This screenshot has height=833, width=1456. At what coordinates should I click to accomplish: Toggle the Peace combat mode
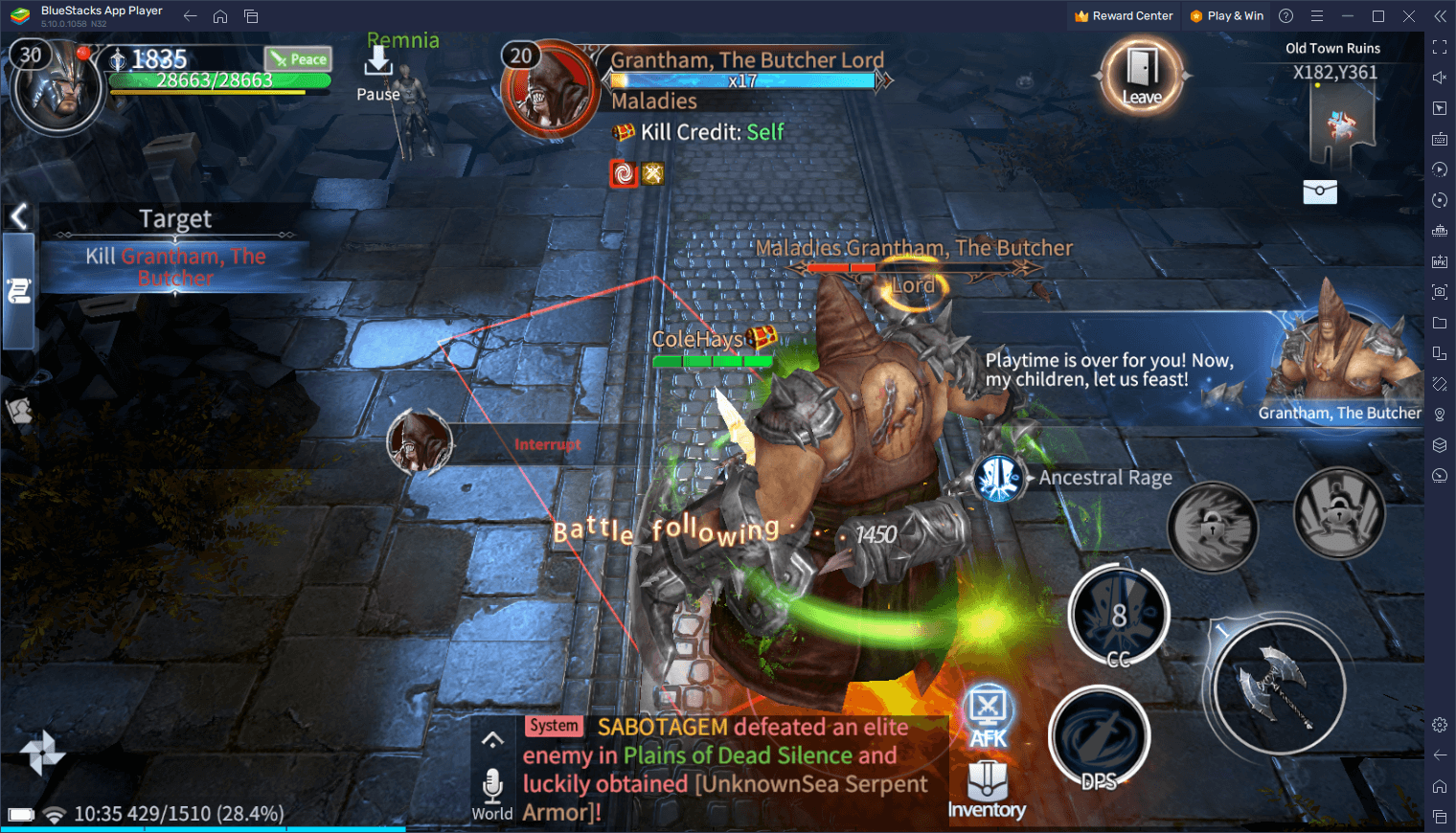pos(298,59)
